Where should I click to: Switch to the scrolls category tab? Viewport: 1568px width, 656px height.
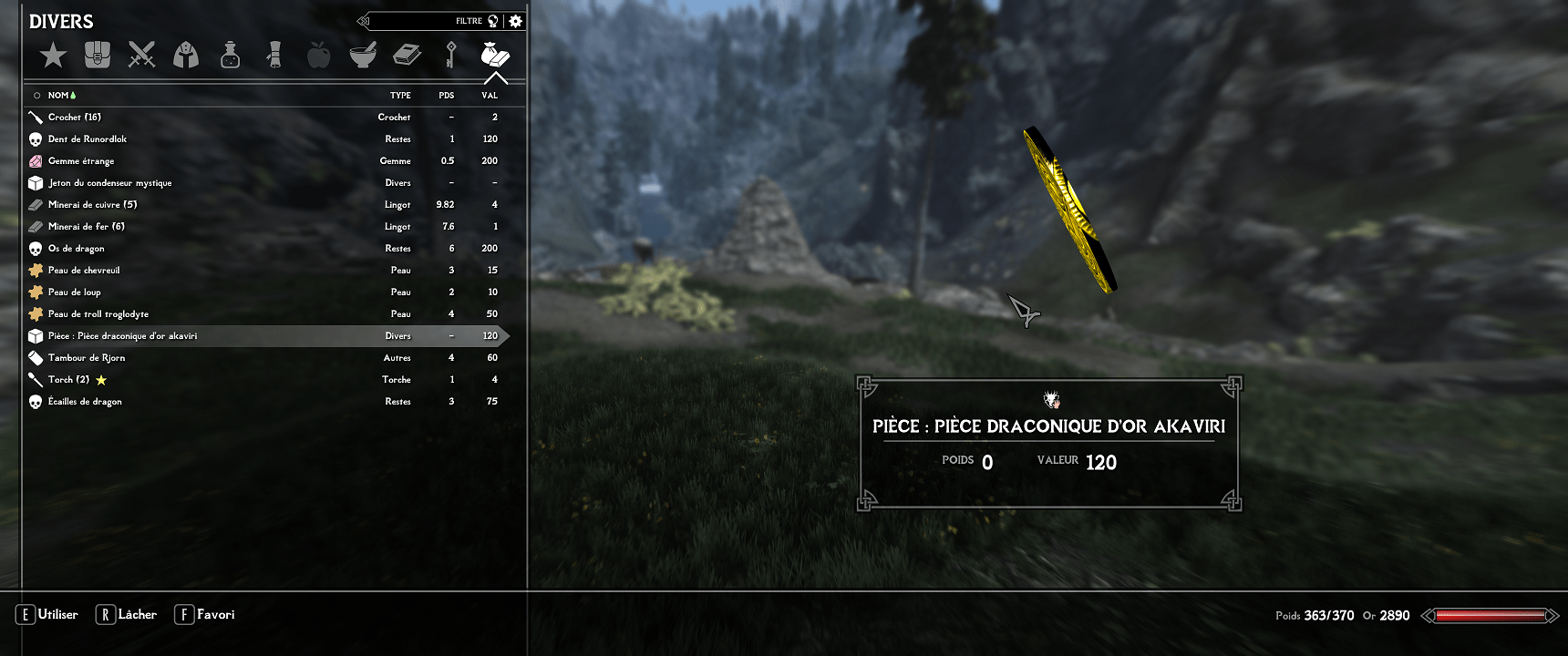(273, 56)
